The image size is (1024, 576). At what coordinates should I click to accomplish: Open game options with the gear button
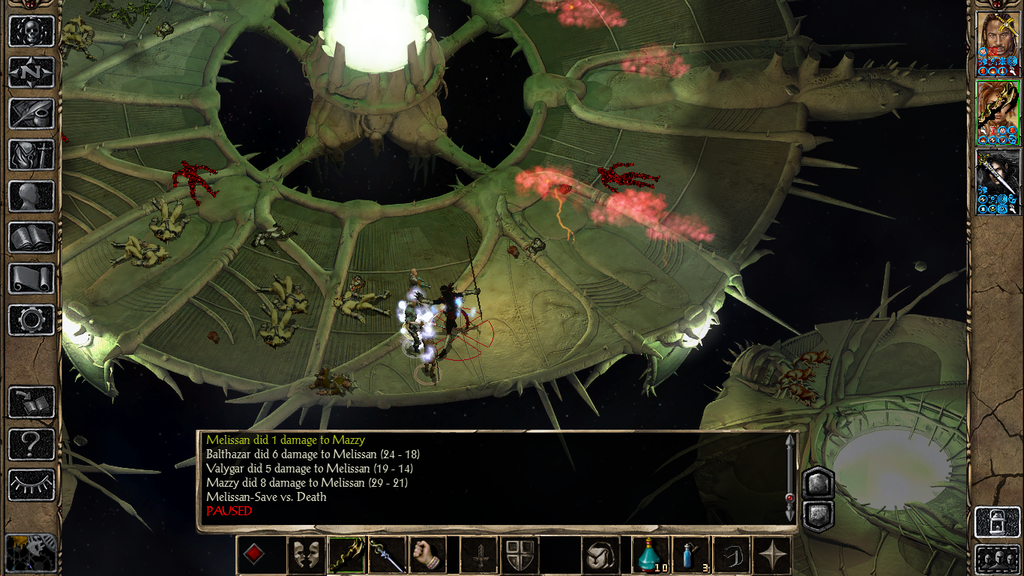pyautogui.click(x=31, y=320)
